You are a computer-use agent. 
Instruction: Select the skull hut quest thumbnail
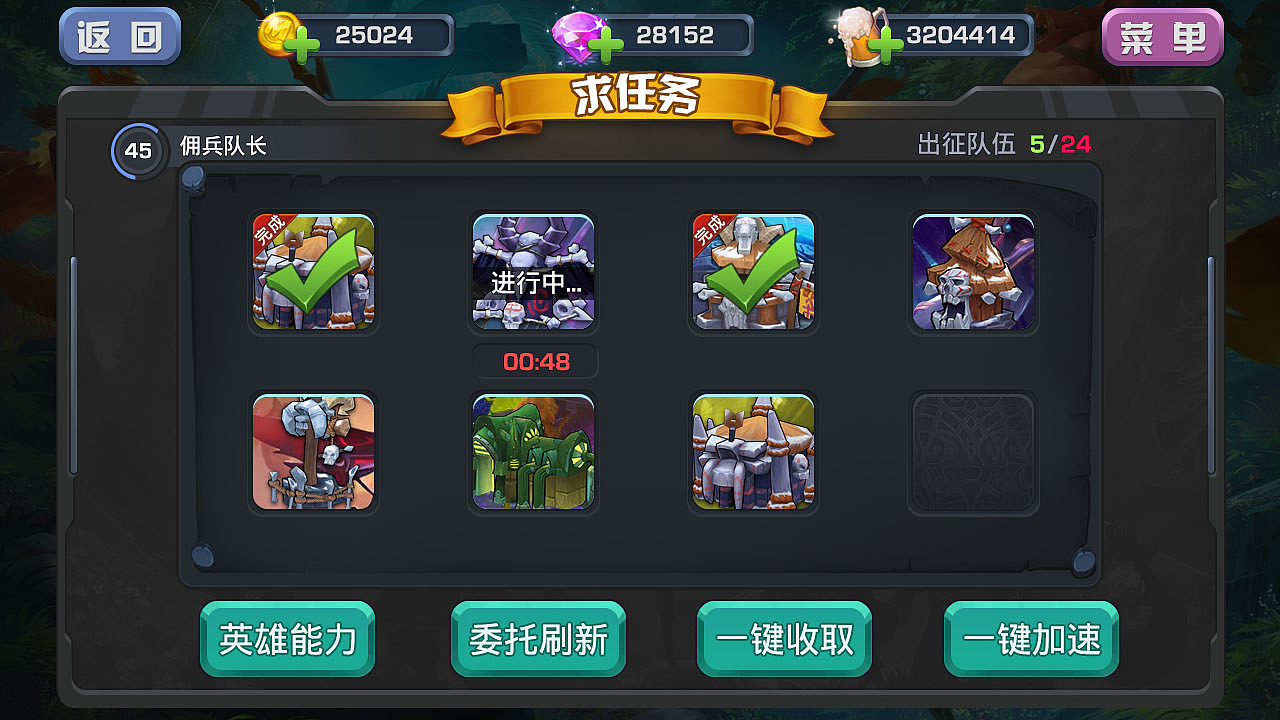pyautogui.click(x=973, y=272)
